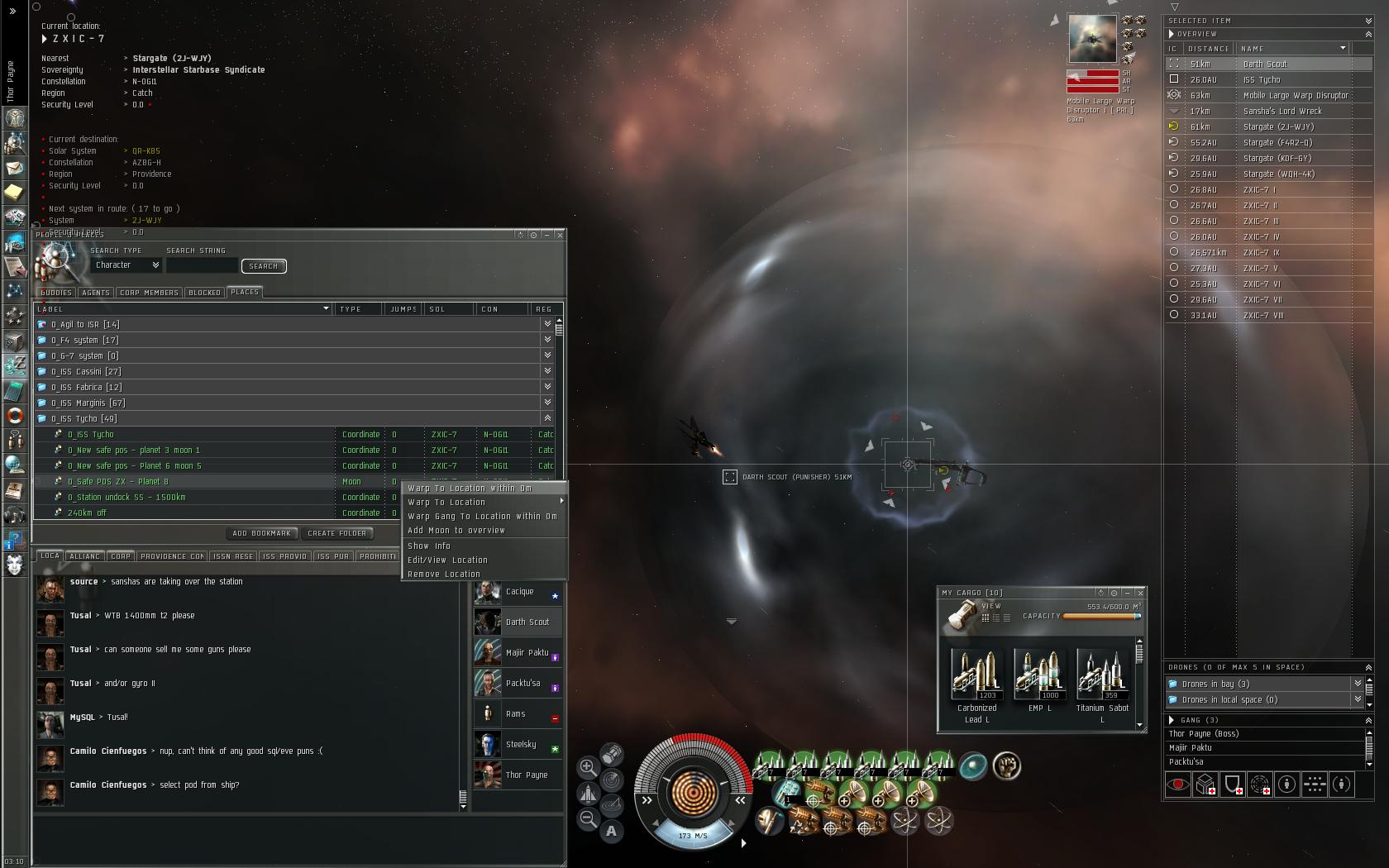Switch to the Corp Members tab
The height and width of the screenshot is (868, 1389).
tap(149, 293)
